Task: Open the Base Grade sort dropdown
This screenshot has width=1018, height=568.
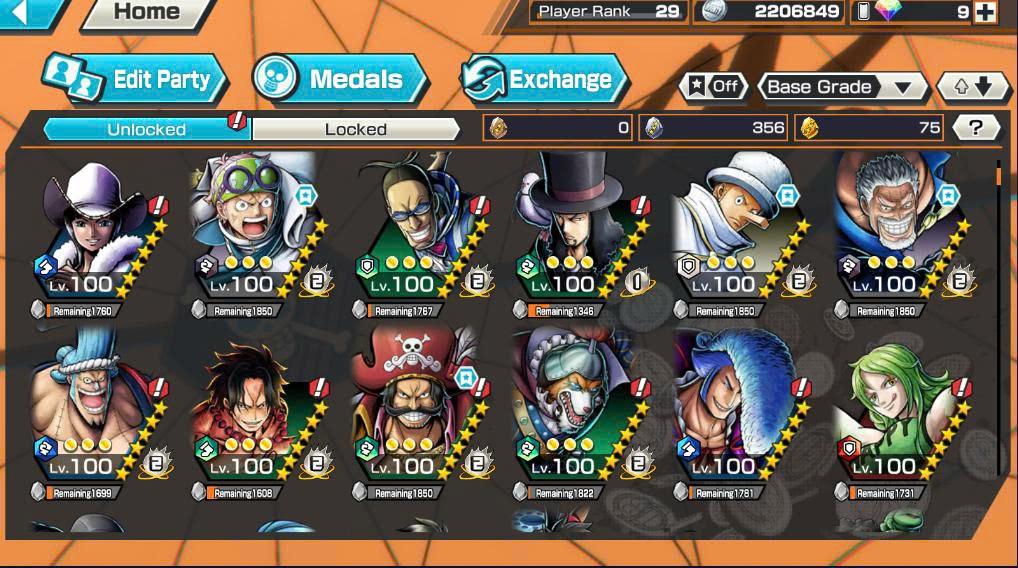Action: coord(840,87)
